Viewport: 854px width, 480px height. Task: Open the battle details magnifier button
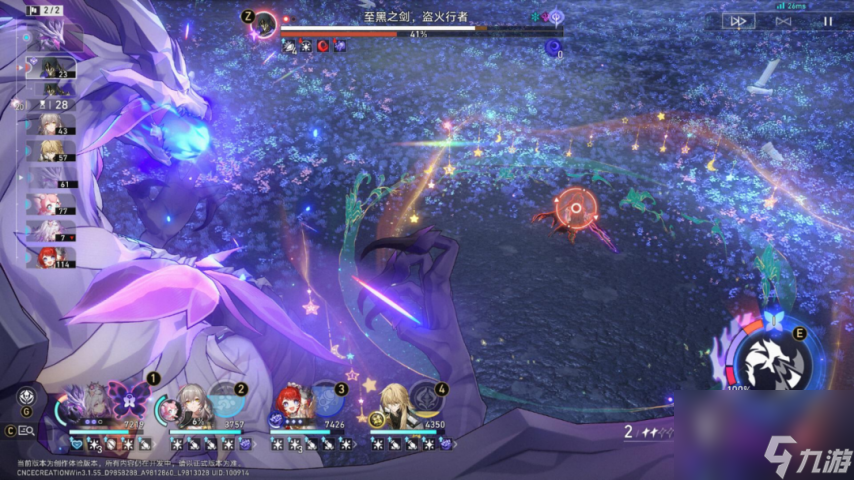(x=27, y=431)
